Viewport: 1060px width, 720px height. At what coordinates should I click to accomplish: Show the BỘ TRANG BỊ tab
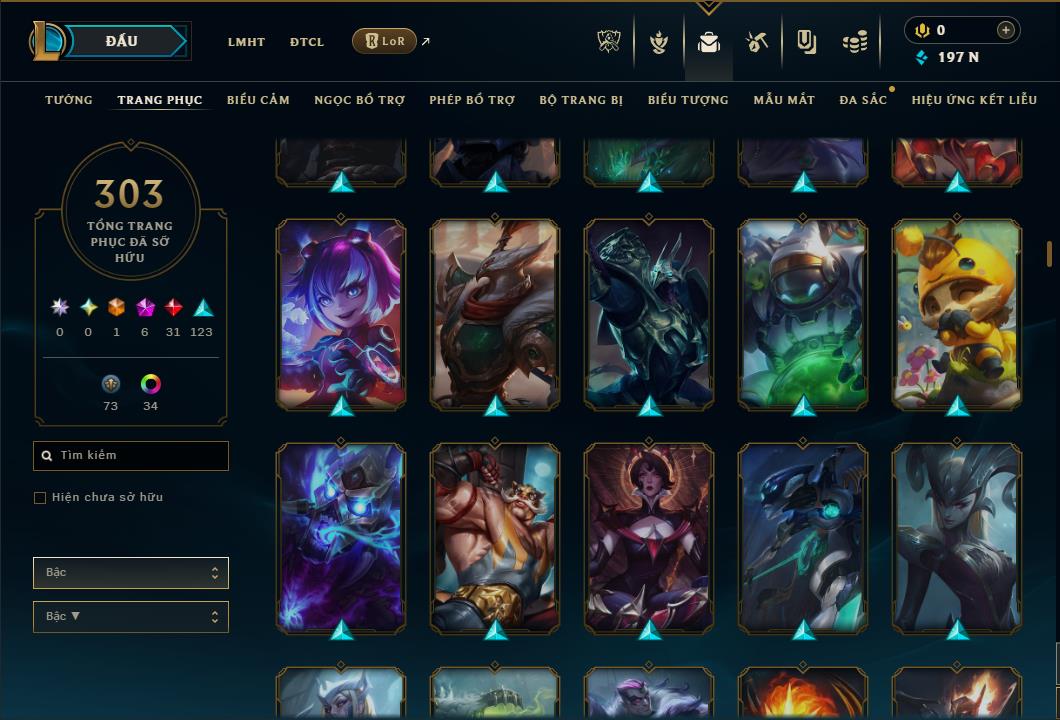581,100
